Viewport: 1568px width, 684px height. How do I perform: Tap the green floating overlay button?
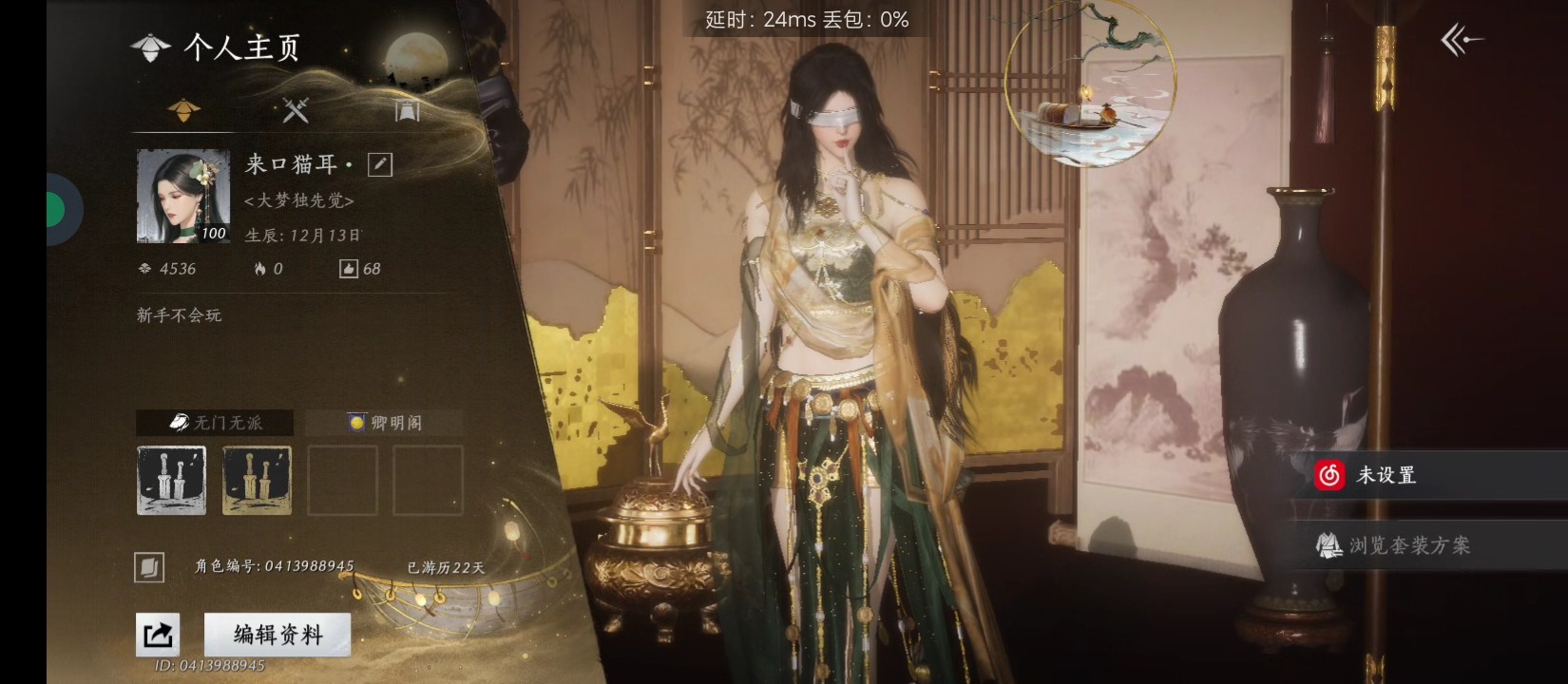pos(57,210)
